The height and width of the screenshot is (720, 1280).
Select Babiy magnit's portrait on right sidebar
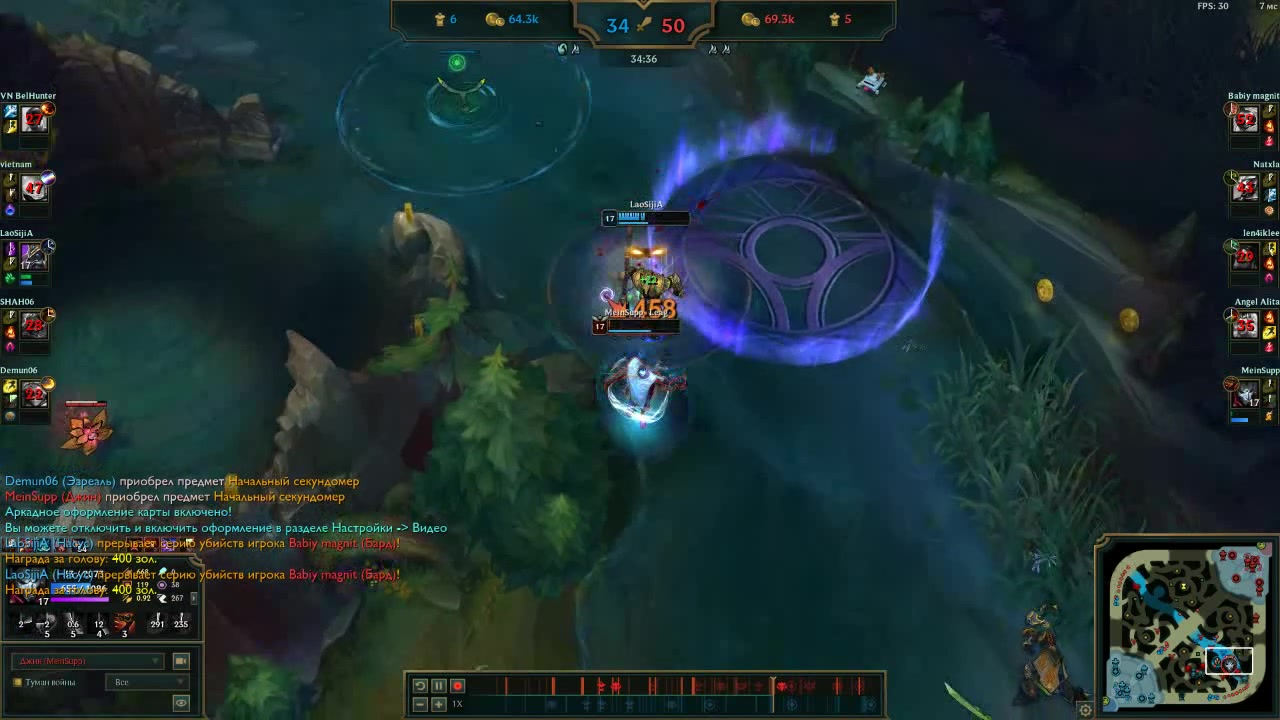coord(1245,119)
